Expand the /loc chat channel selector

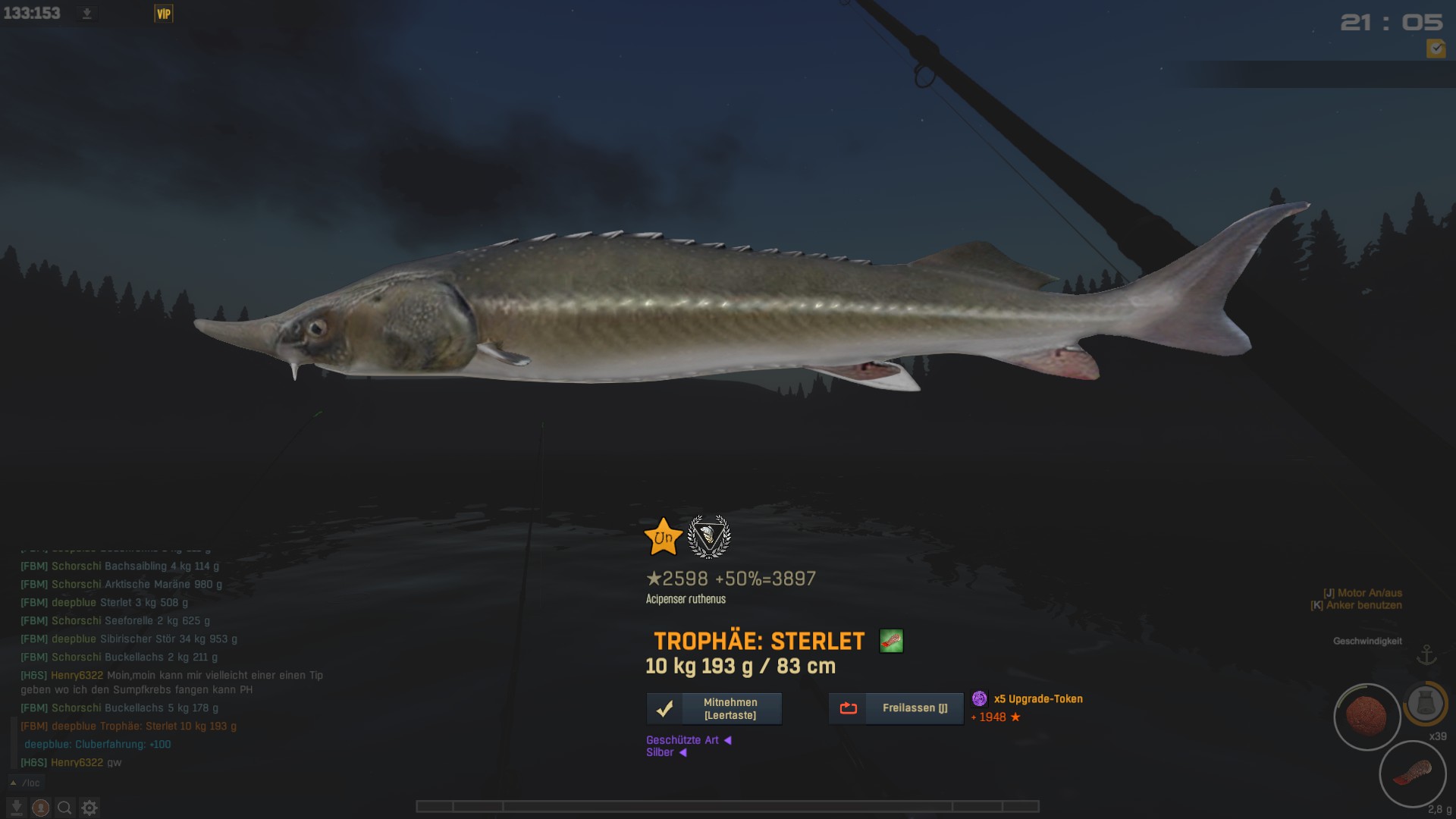tap(26, 783)
